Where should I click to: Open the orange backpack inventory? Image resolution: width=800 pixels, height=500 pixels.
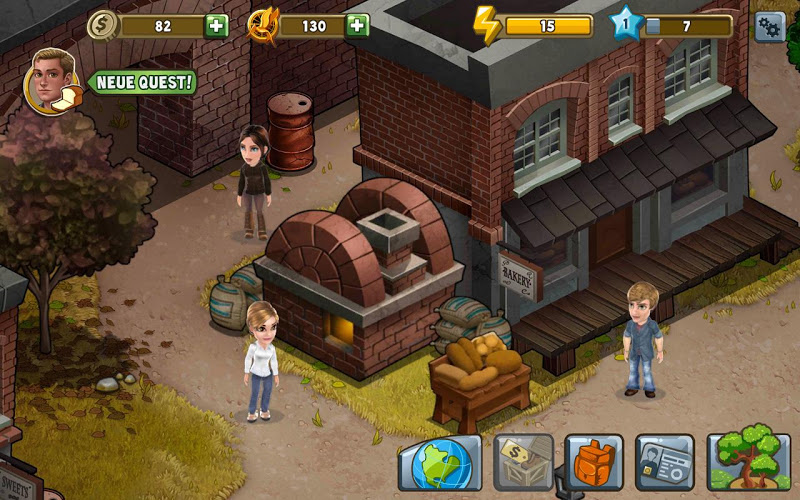pyautogui.click(x=594, y=462)
